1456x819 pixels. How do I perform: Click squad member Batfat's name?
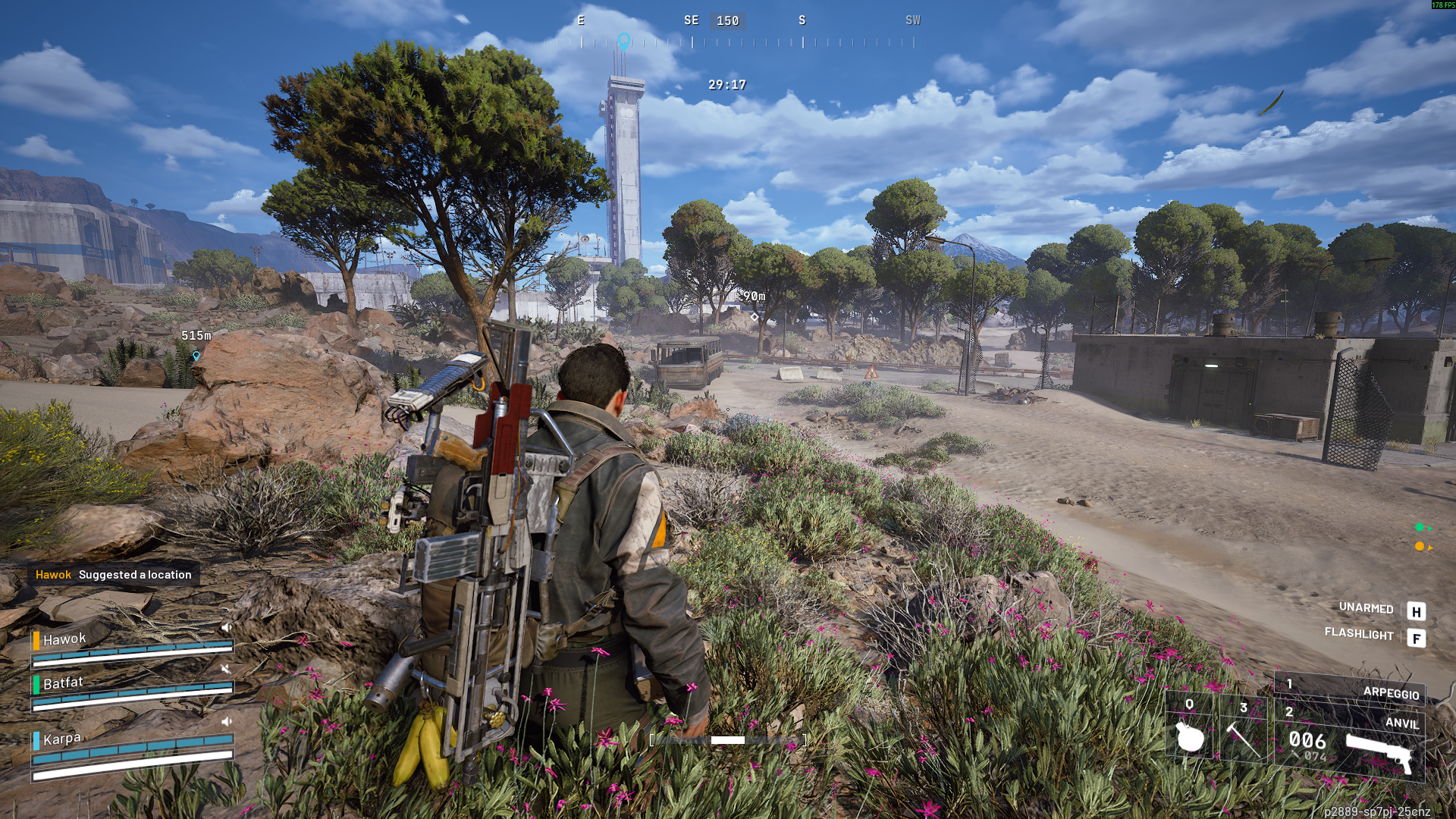pyautogui.click(x=63, y=683)
